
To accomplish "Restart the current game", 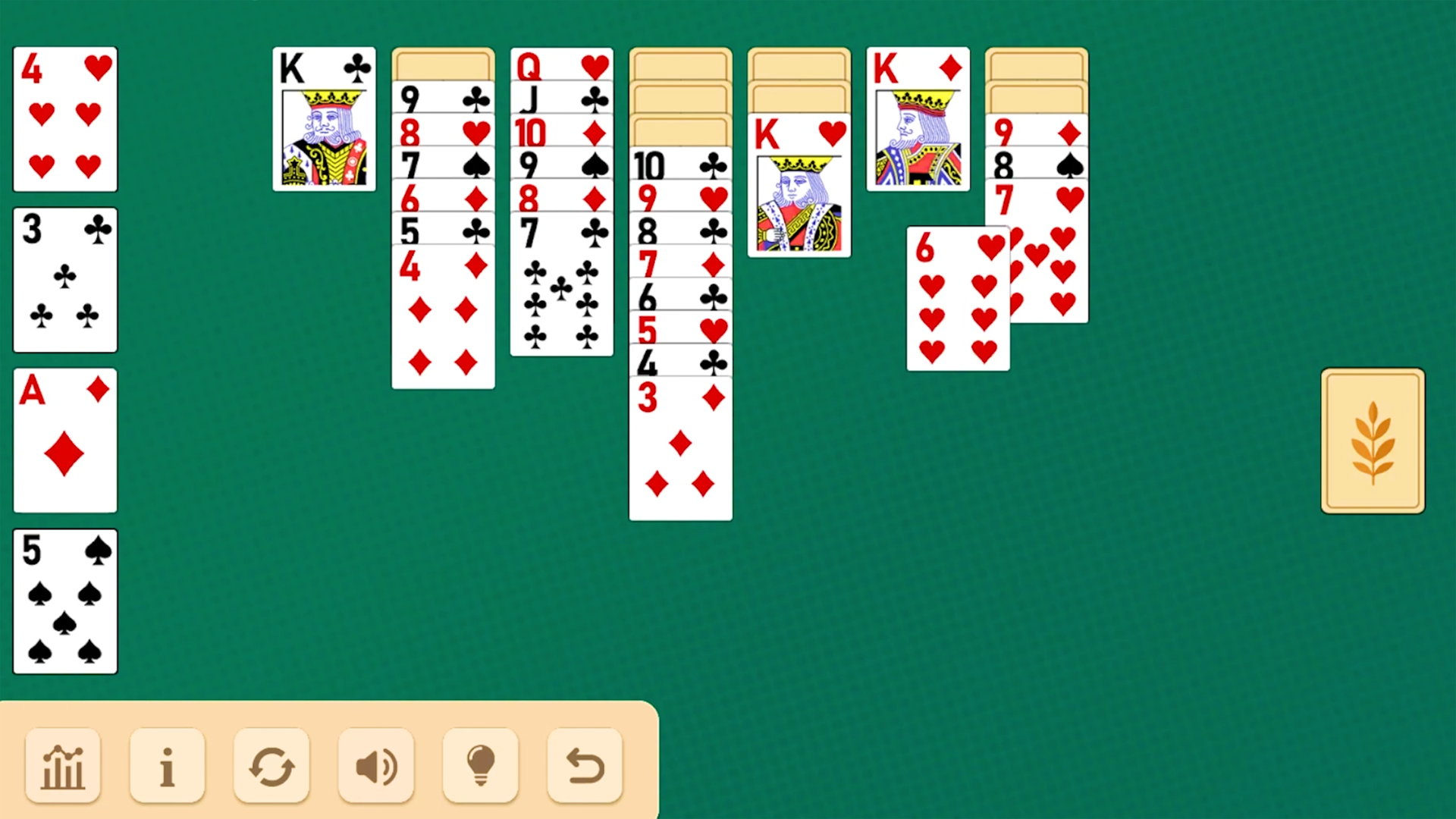I will (271, 764).
